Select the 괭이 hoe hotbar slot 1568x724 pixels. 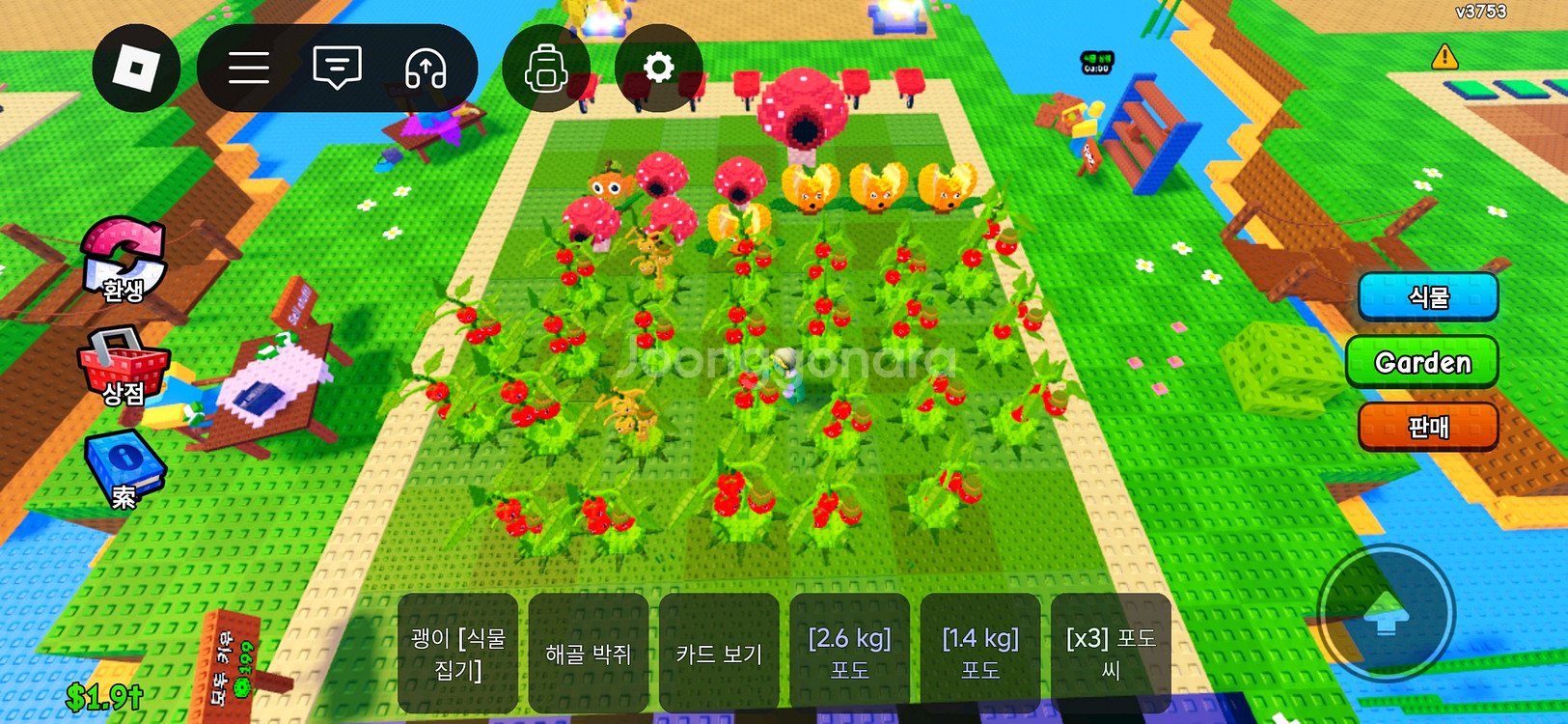[457, 654]
